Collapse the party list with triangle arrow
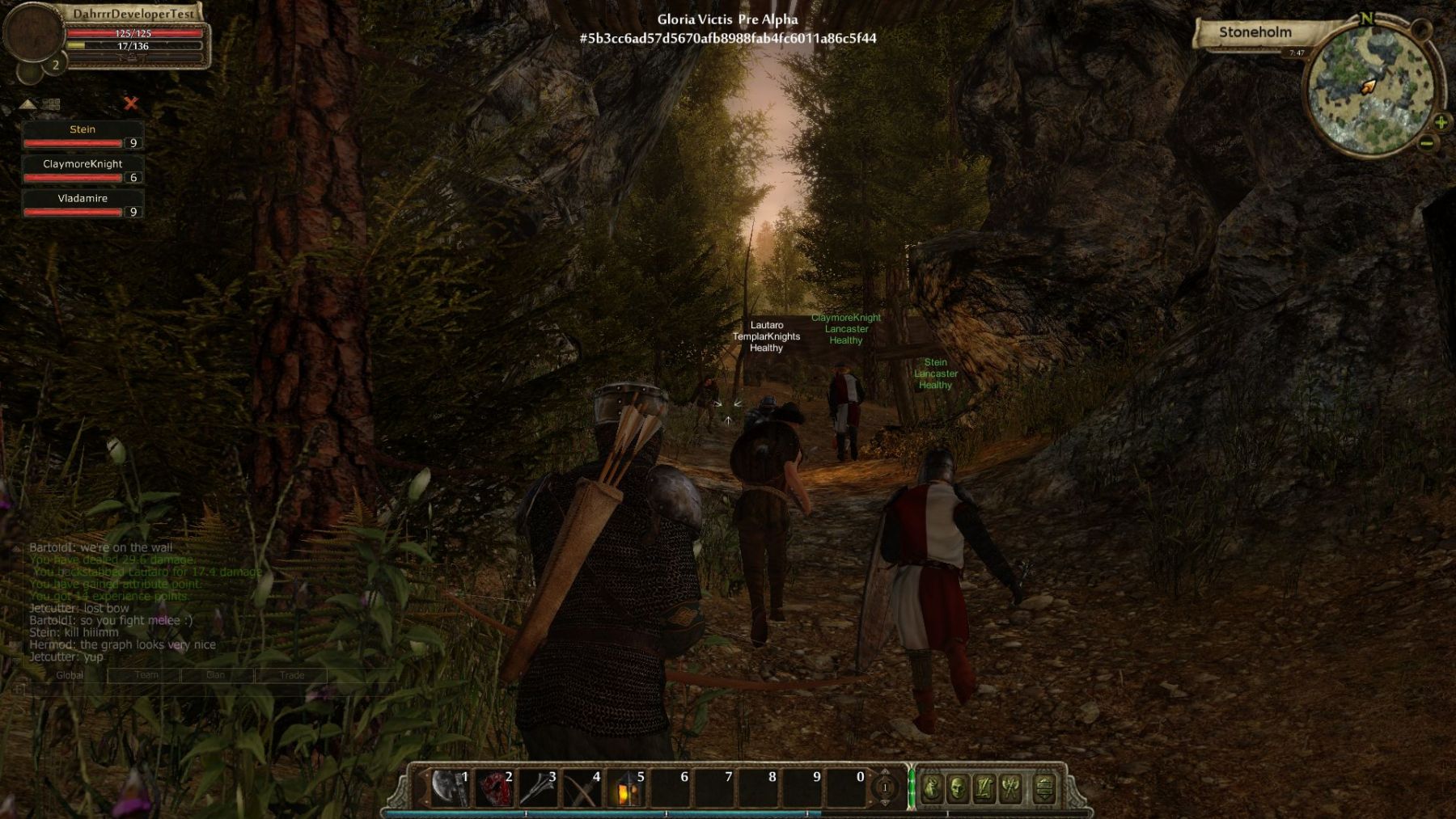The image size is (1456, 819). 28,103
